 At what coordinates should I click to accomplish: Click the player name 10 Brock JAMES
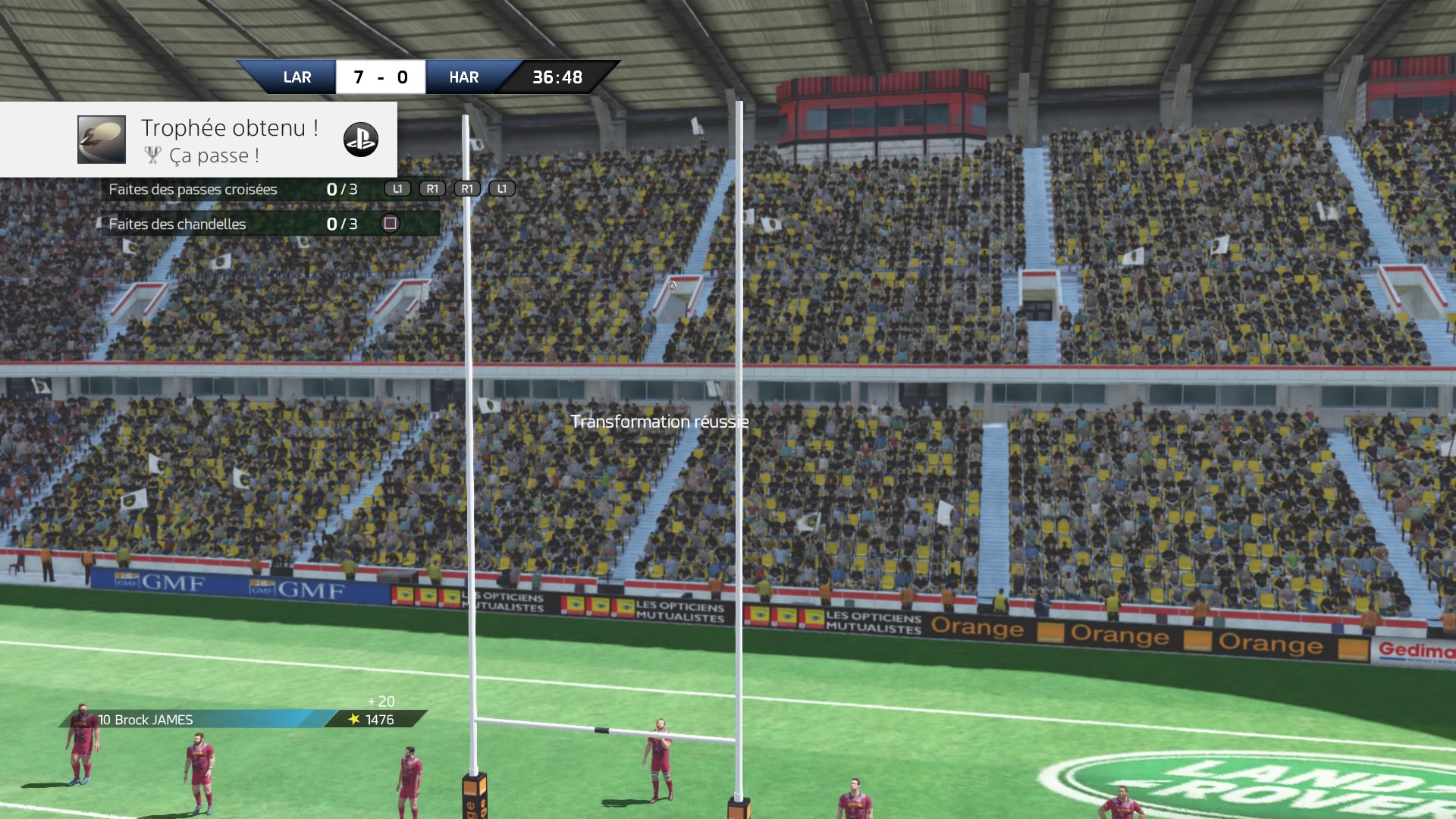coord(146,721)
